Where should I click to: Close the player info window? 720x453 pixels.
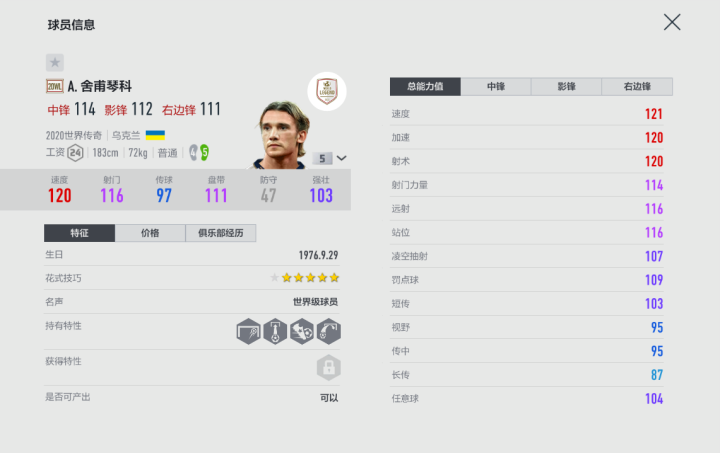672,22
